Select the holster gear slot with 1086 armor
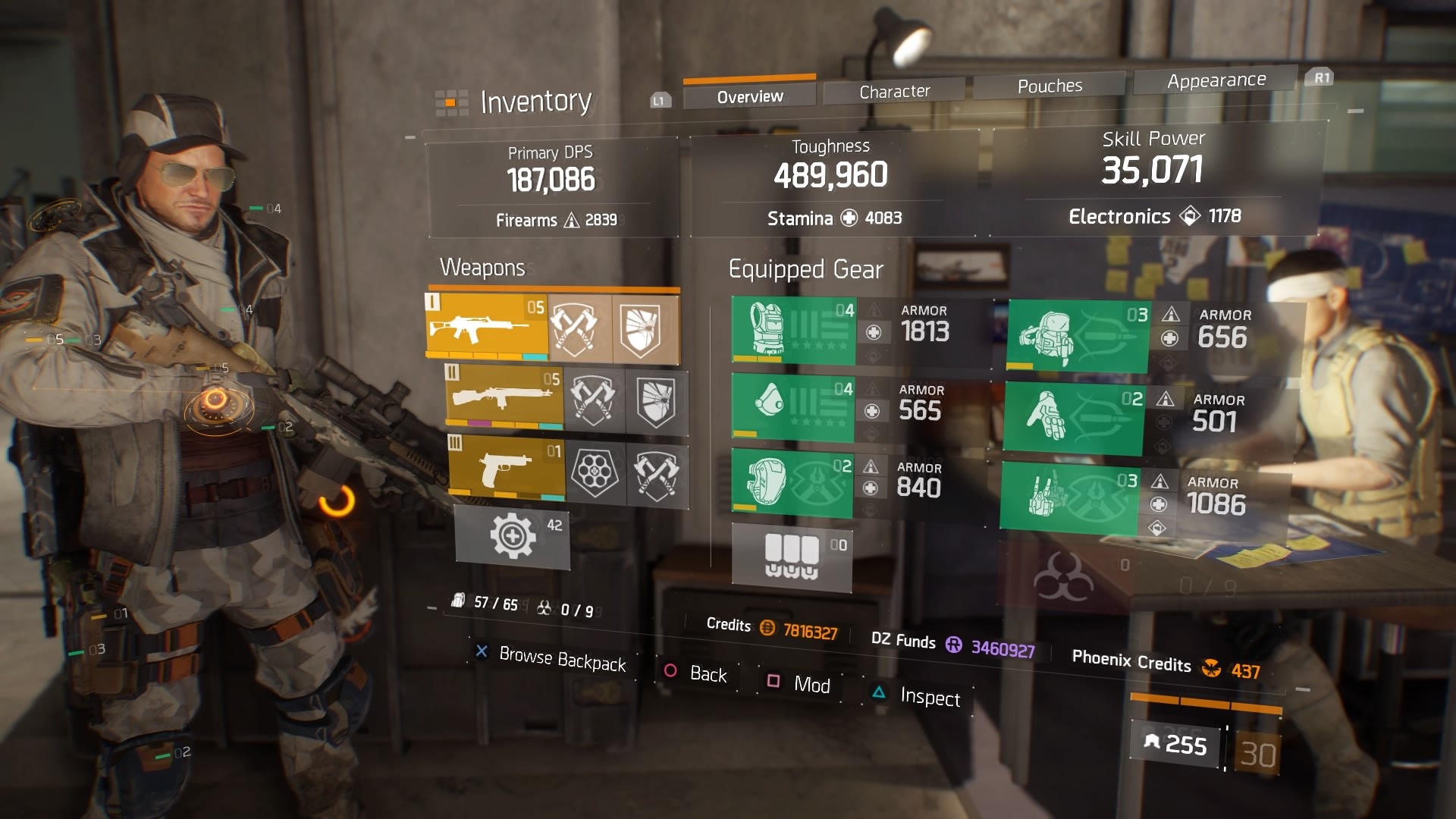 [x=1068, y=497]
